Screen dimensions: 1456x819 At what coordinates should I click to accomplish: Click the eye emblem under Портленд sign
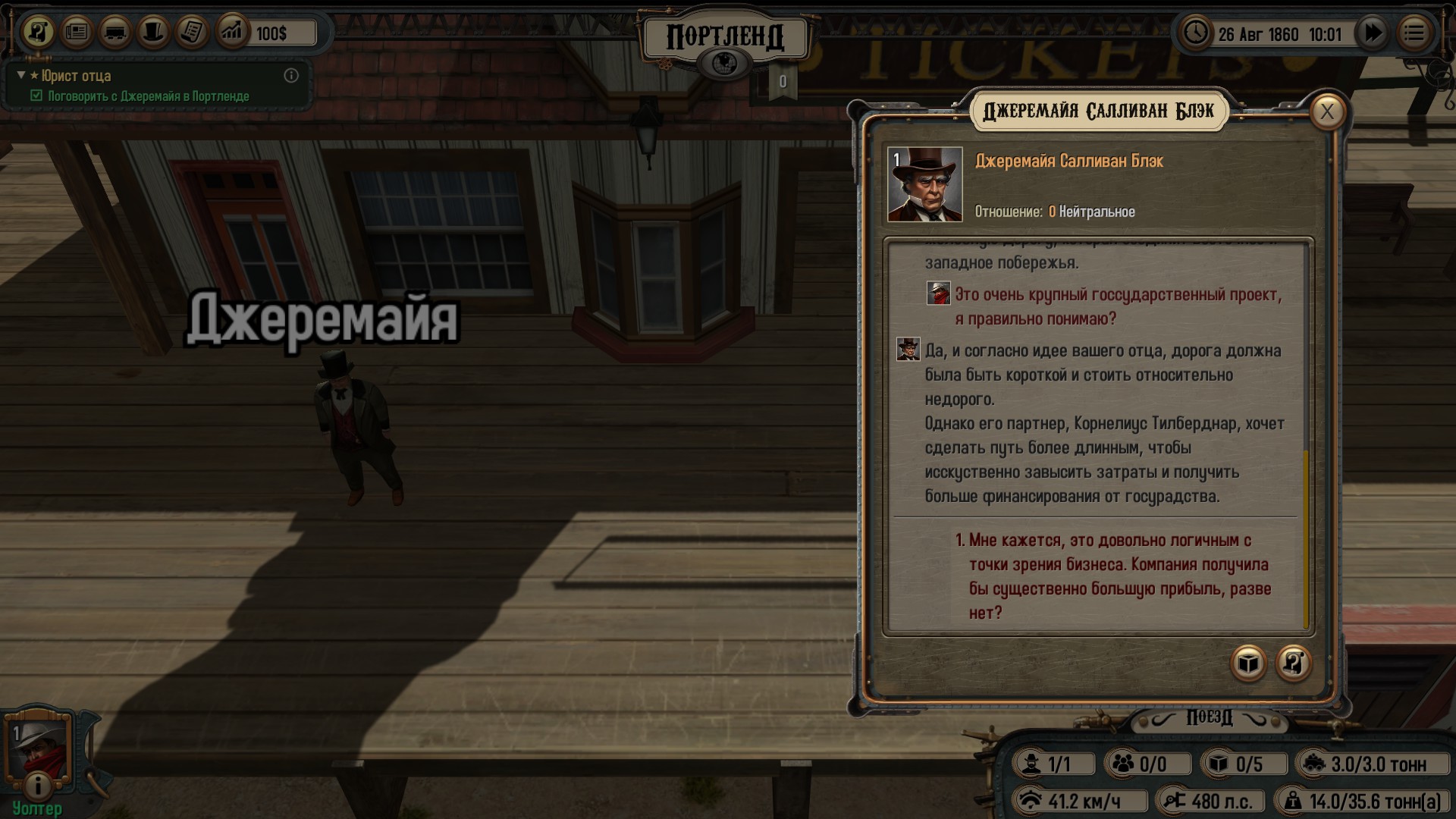point(727,60)
